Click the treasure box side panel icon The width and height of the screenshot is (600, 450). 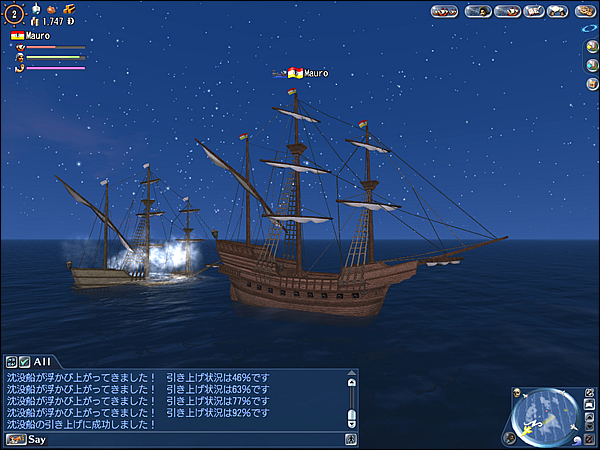(592, 84)
